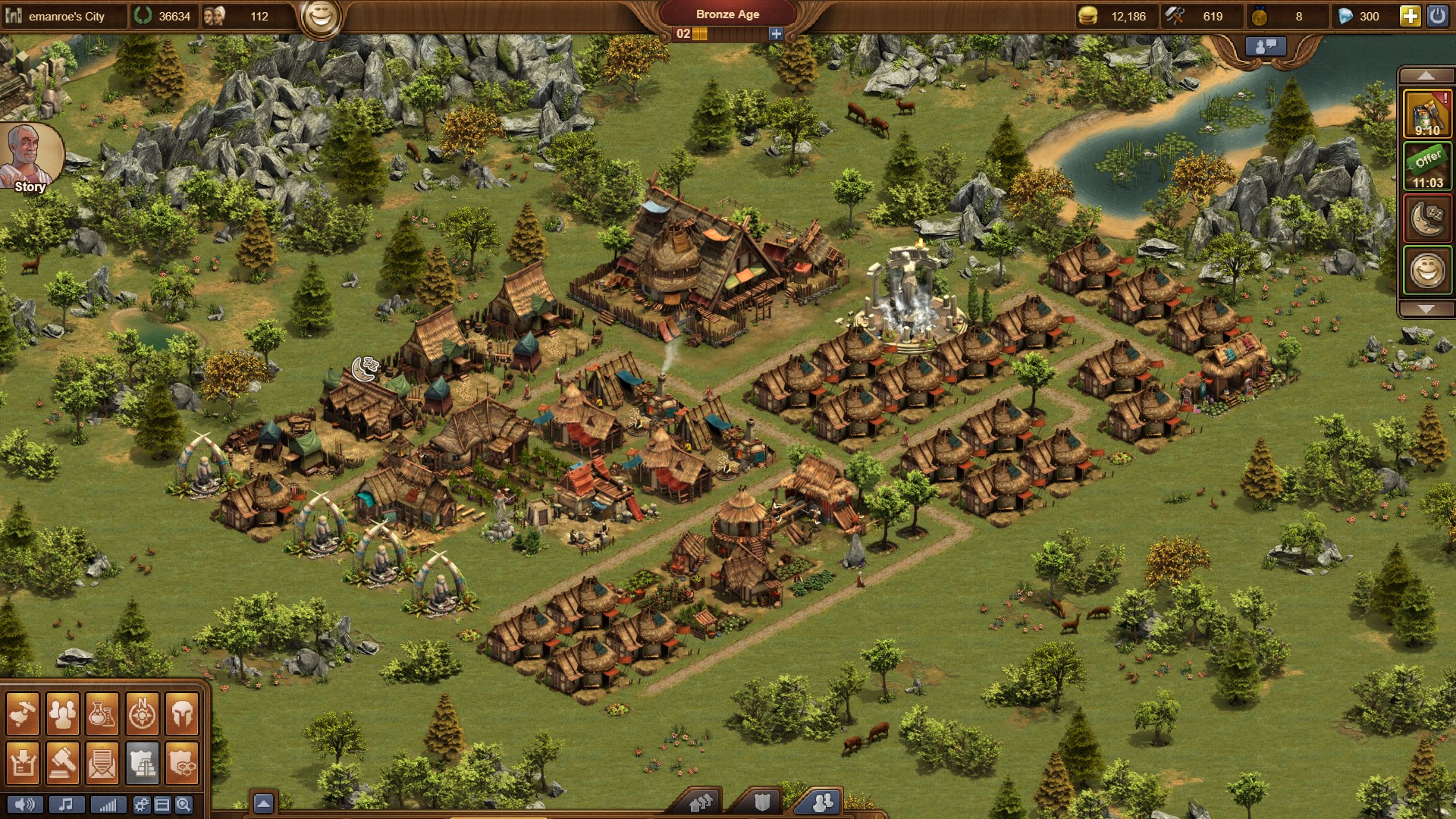Open the market gavel icon
Image resolution: width=1456 pixels, height=819 pixels.
click(62, 761)
